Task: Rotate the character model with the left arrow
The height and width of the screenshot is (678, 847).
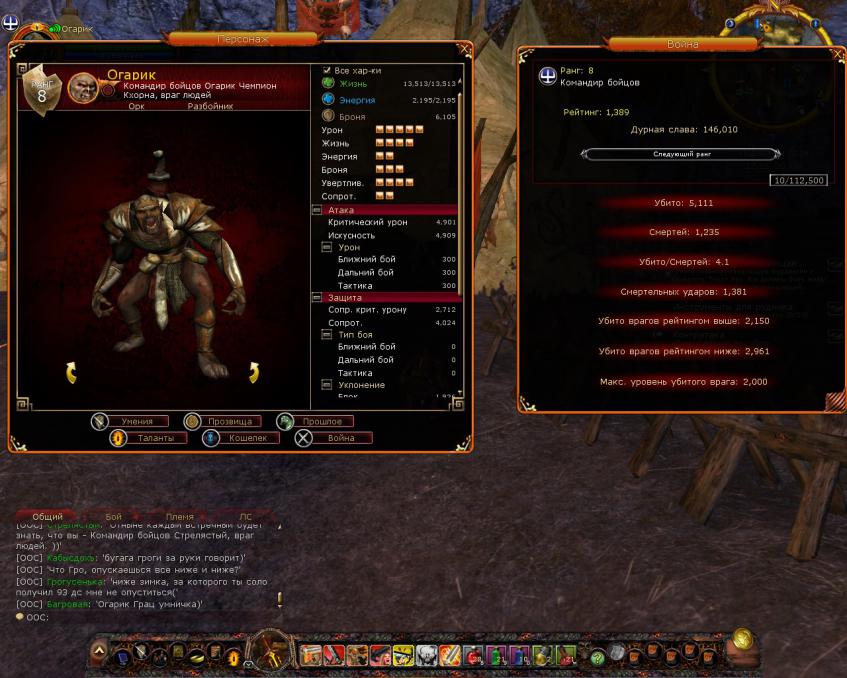Action: click(71, 373)
